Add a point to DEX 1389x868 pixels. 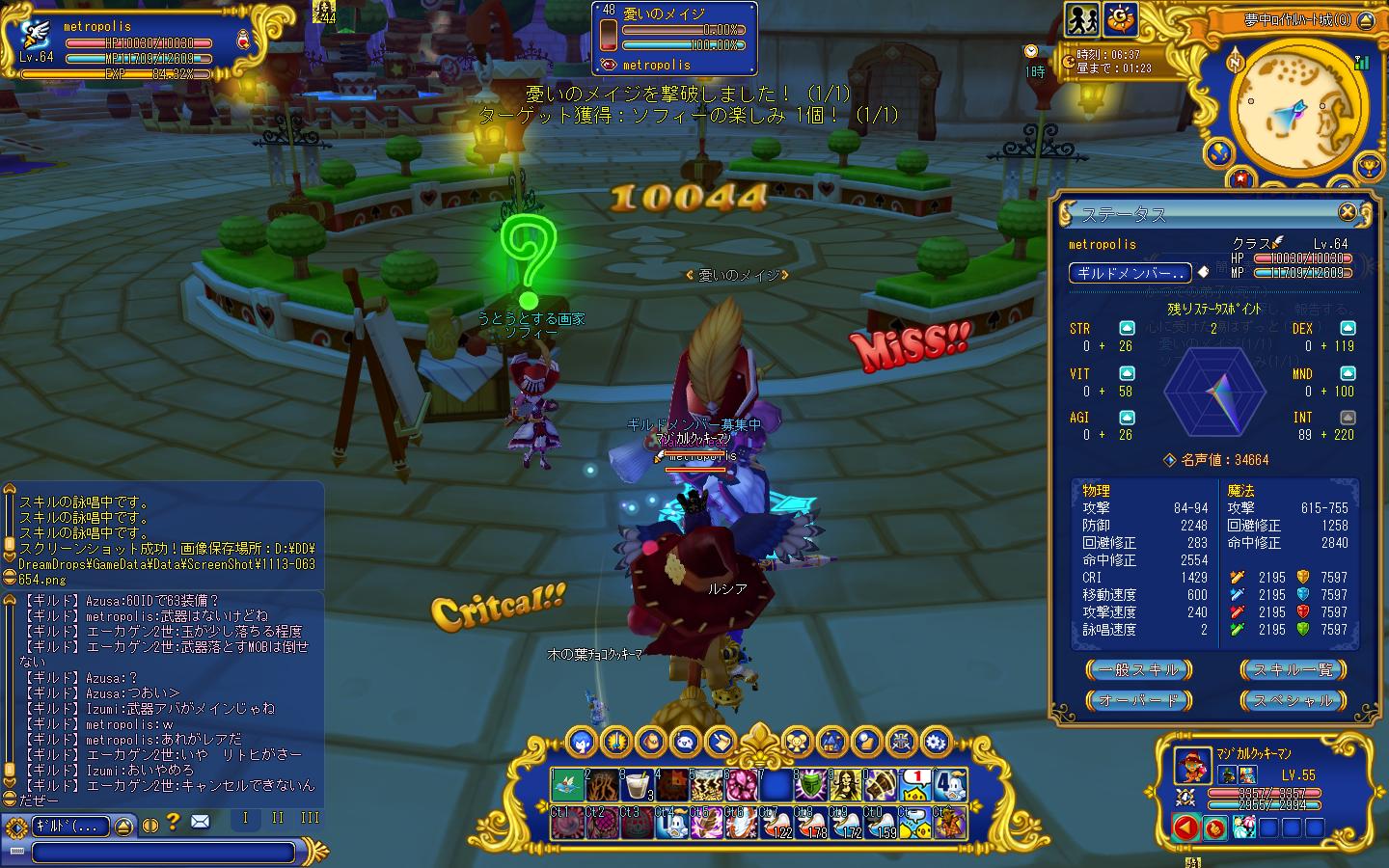[x=1348, y=329]
